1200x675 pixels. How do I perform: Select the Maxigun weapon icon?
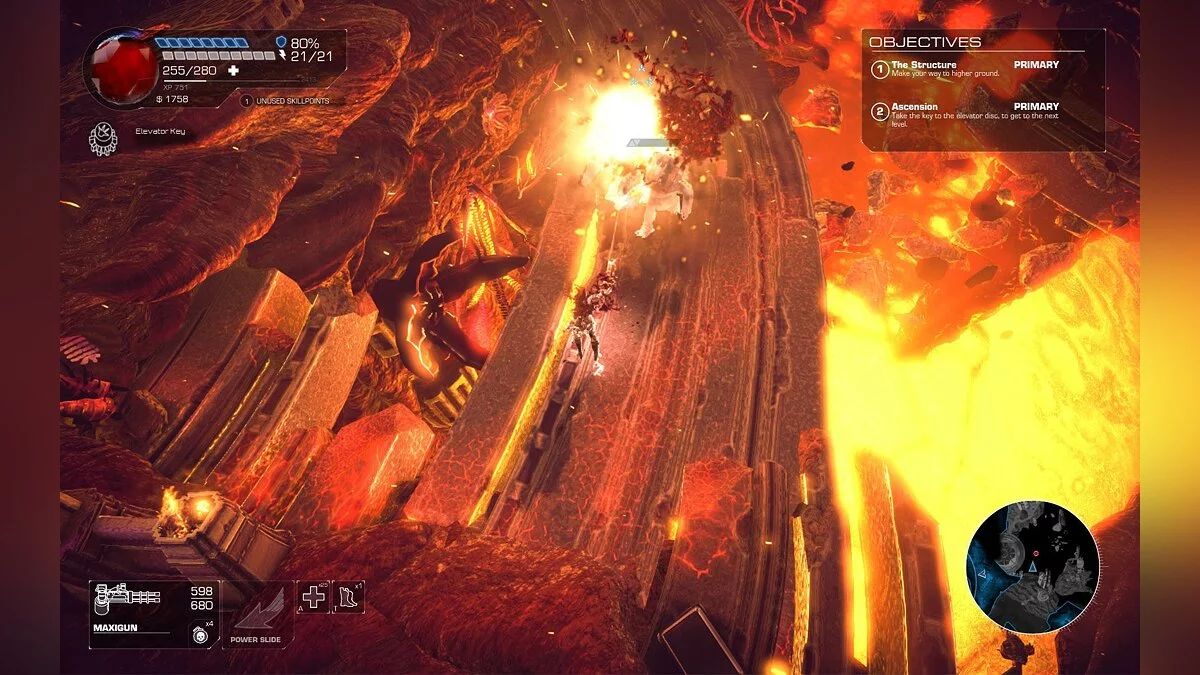pyautogui.click(x=126, y=602)
